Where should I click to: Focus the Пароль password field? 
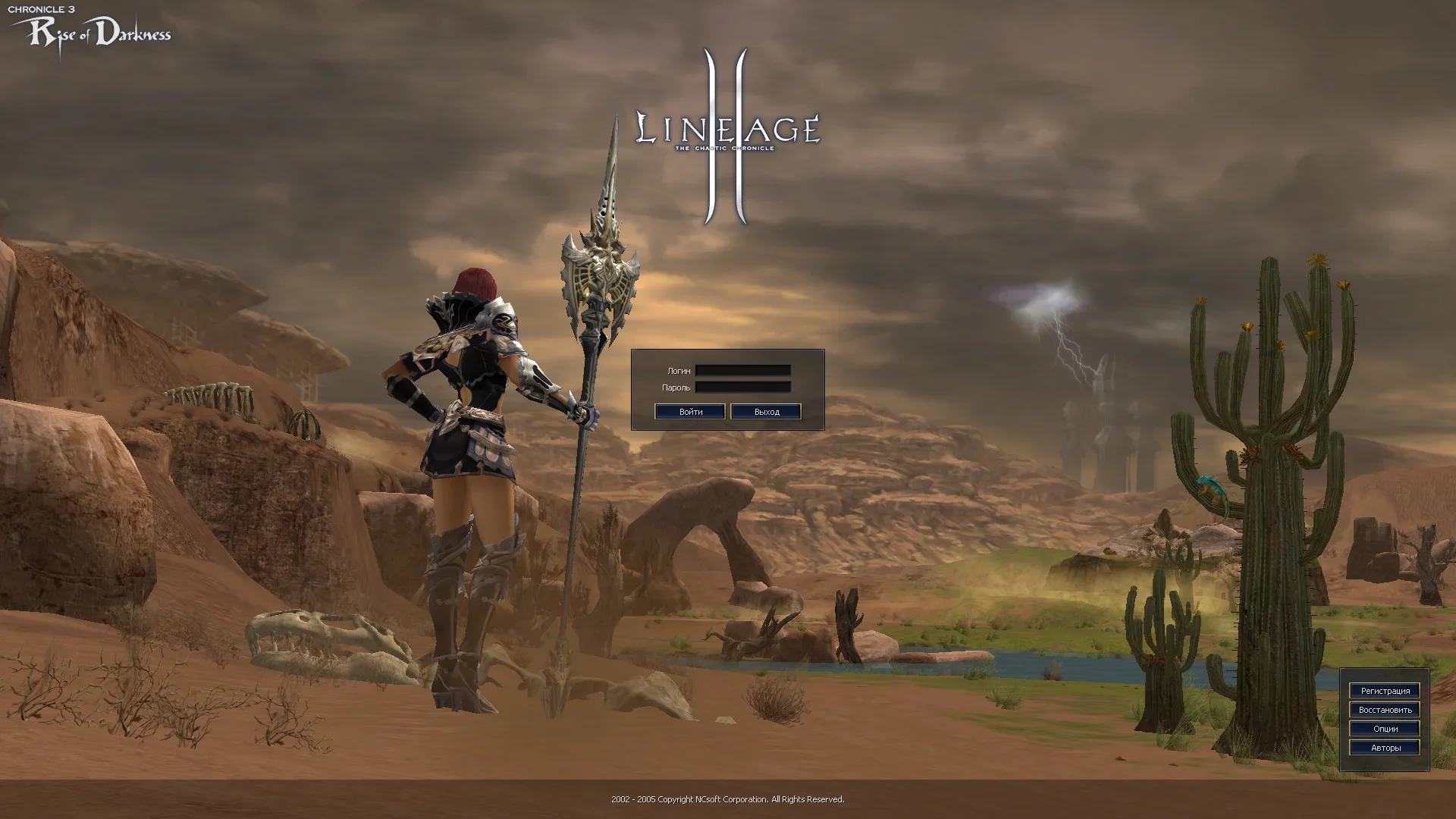point(742,388)
